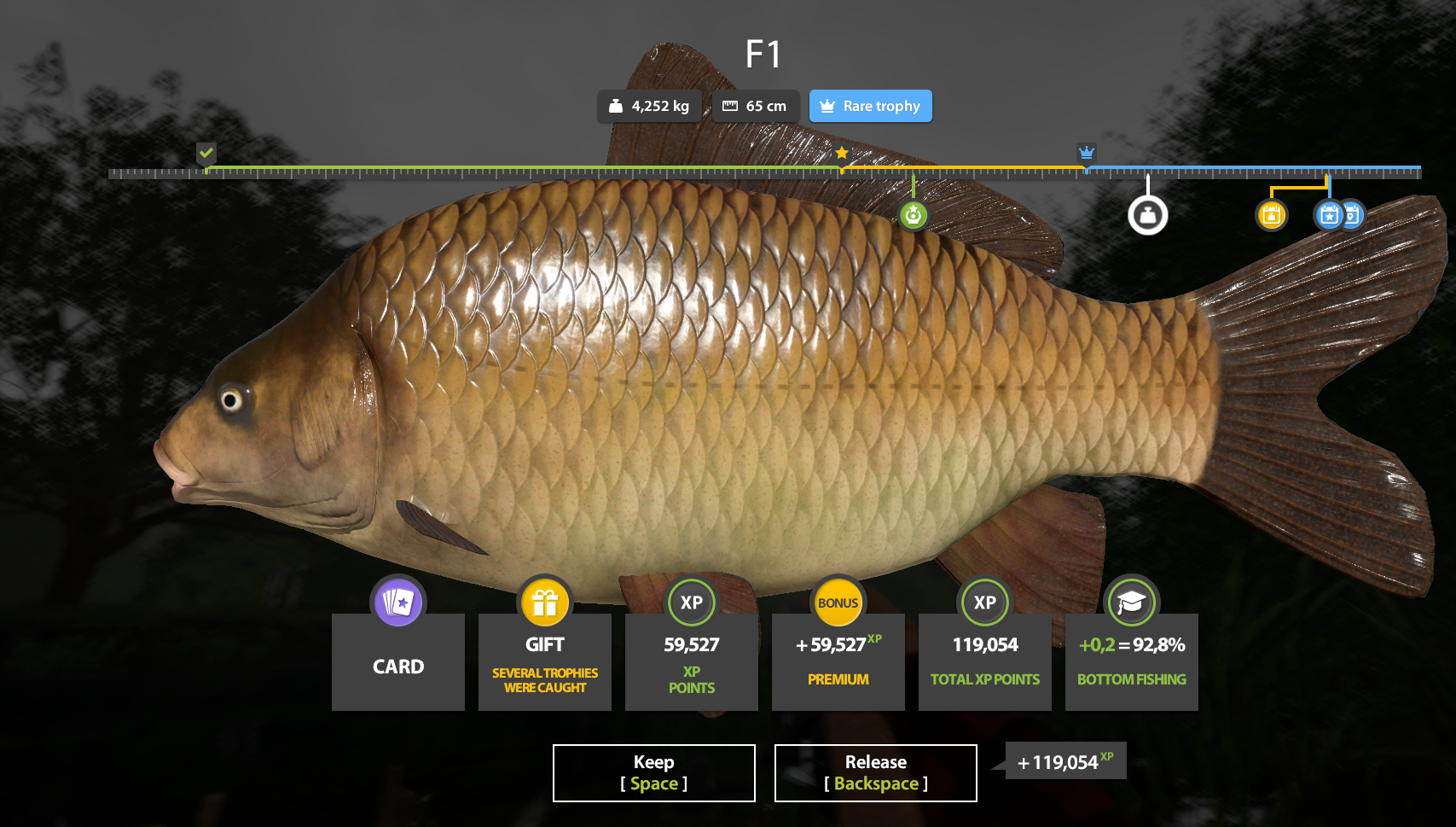Click the yellow GIFT trophies icon
Screen dimensions: 1456x827
(x=544, y=602)
